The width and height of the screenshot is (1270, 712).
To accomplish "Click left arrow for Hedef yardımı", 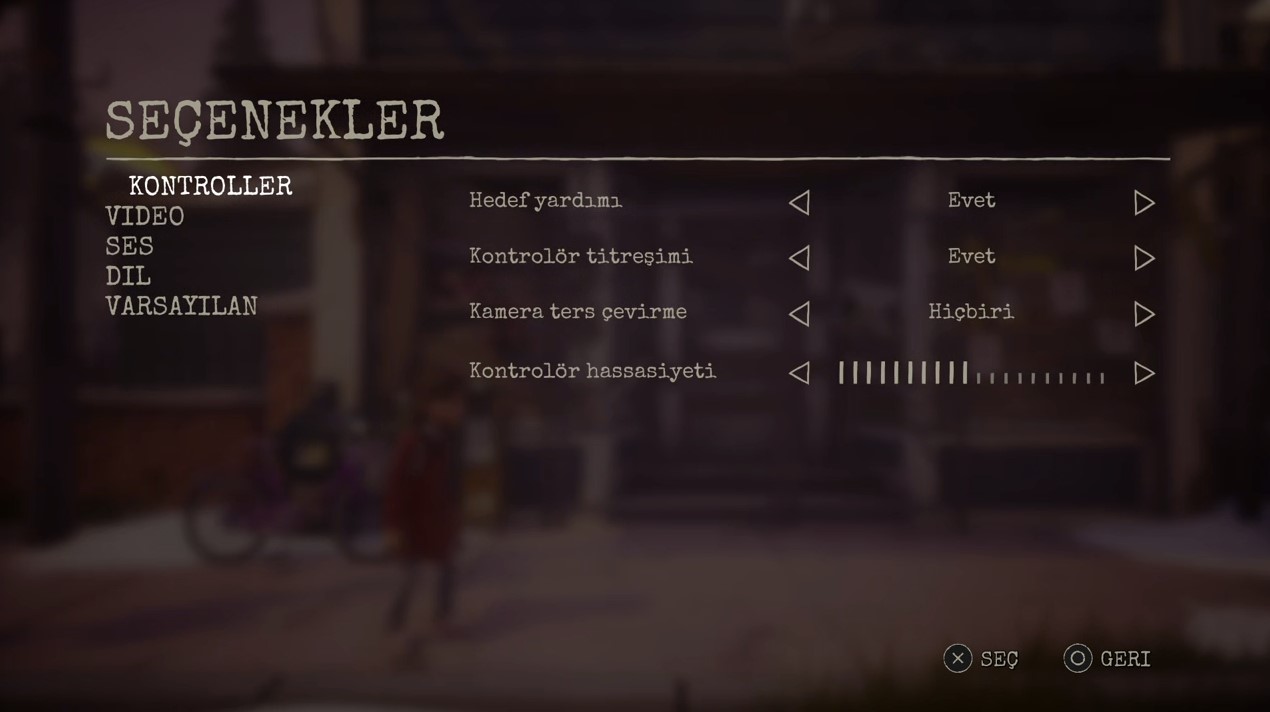I will [799, 203].
